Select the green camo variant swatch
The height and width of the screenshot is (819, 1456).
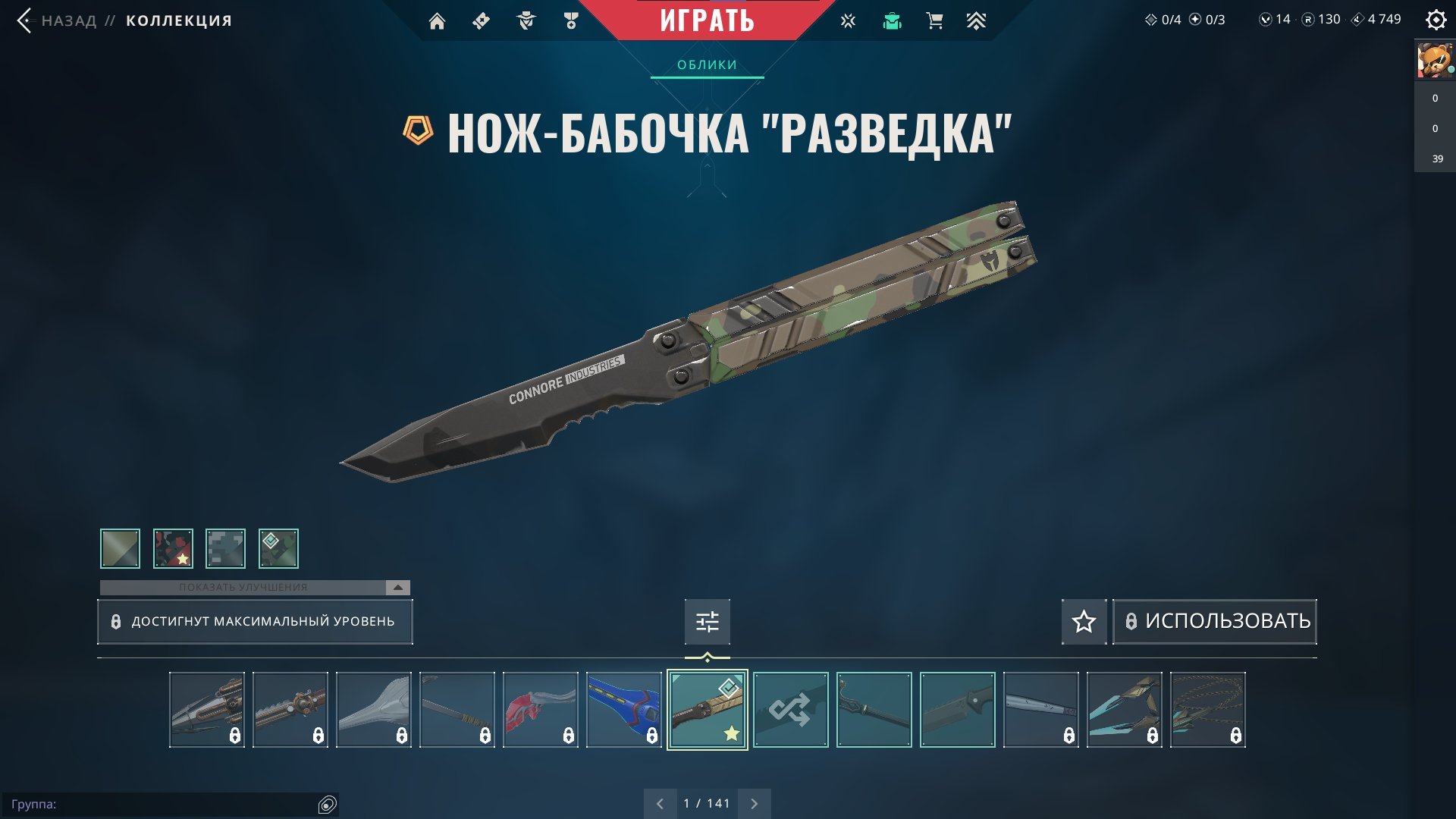pyautogui.click(x=278, y=548)
